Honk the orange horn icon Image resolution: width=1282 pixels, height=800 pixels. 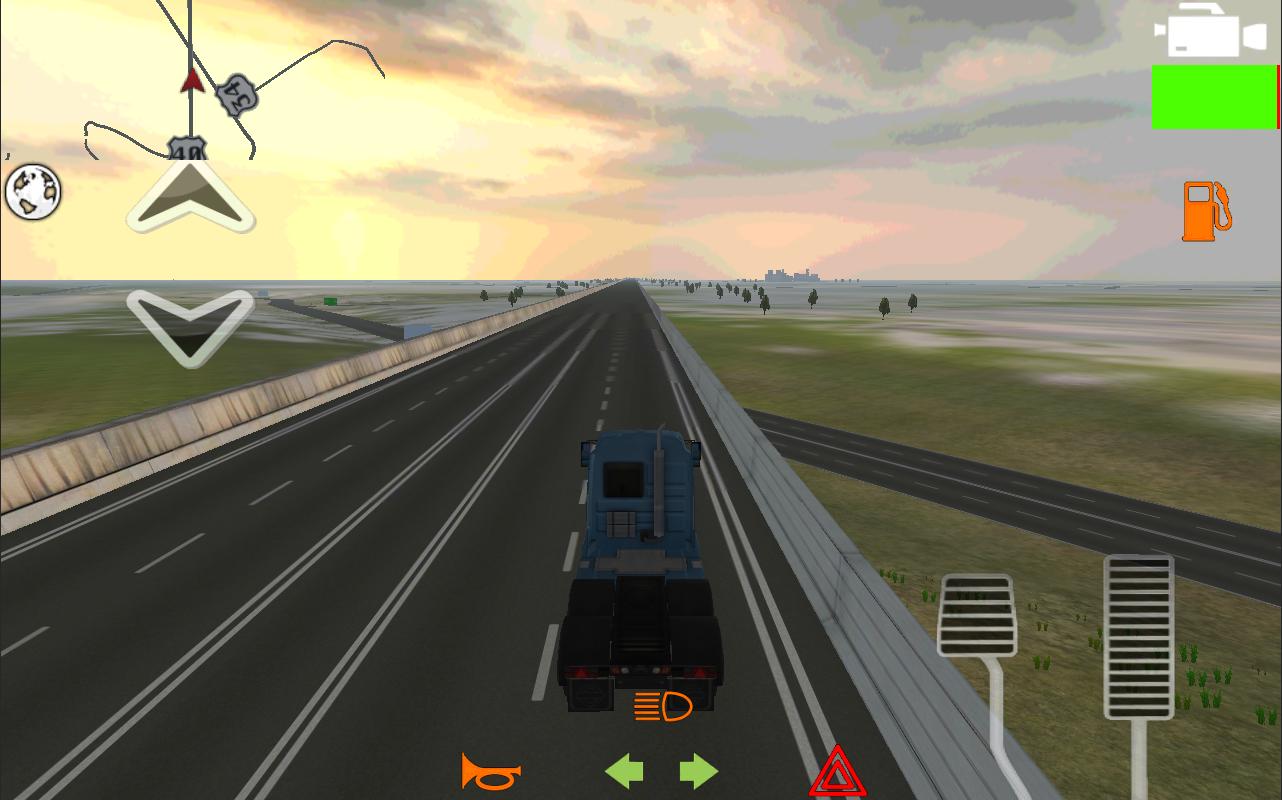(491, 772)
